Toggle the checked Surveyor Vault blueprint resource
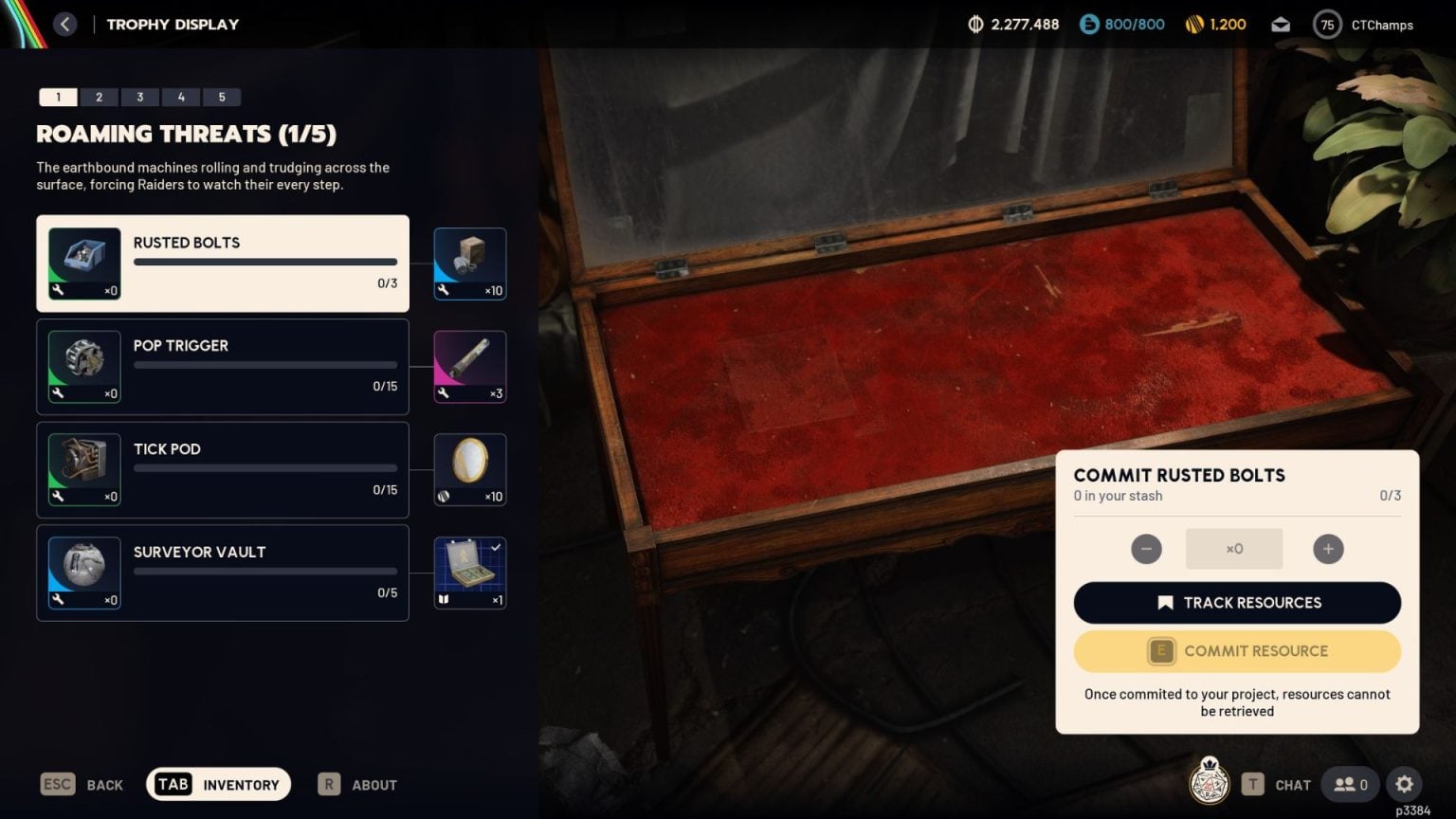This screenshot has height=819, width=1456. 469,572
